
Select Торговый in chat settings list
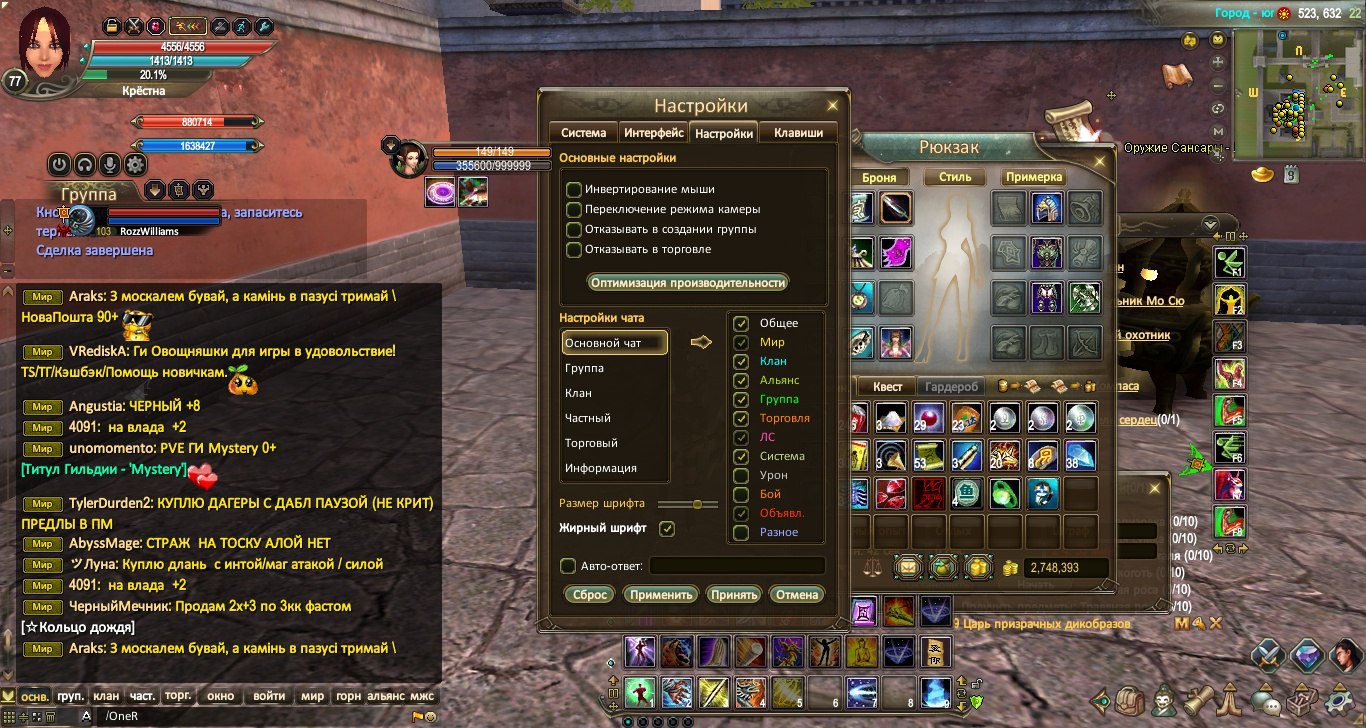591,443
